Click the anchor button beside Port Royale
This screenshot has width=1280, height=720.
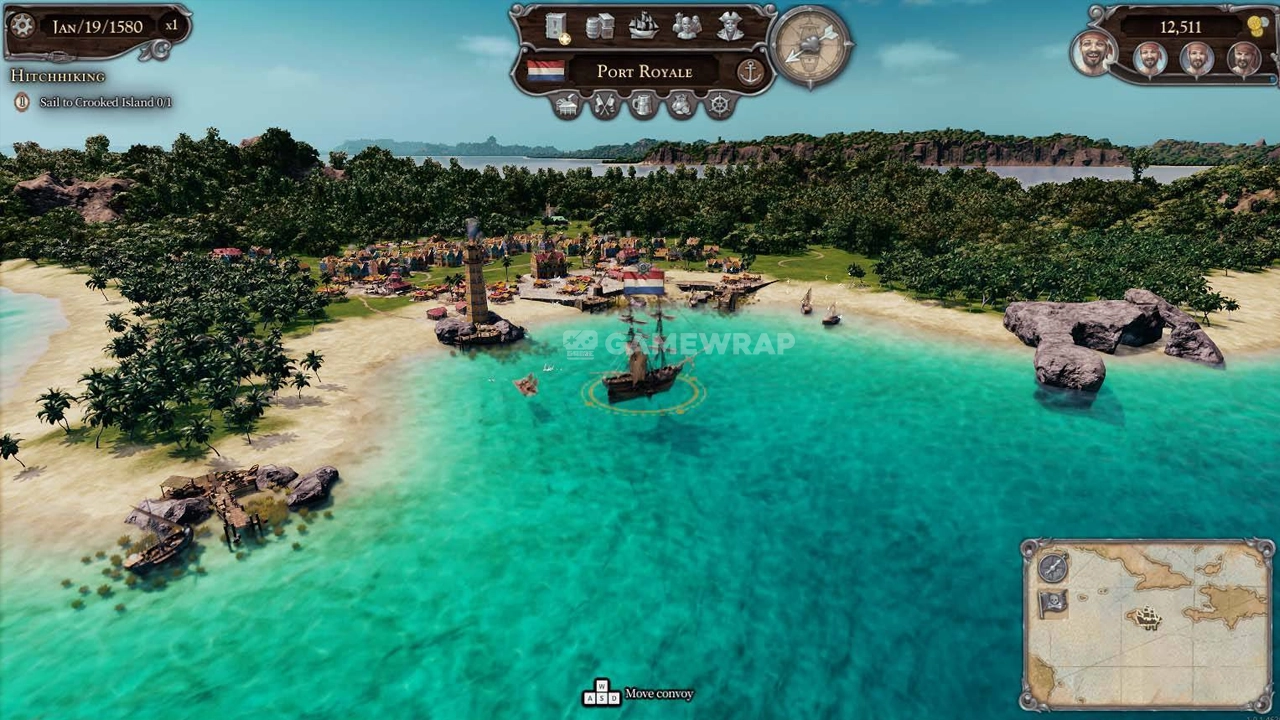tap(749, 71)
